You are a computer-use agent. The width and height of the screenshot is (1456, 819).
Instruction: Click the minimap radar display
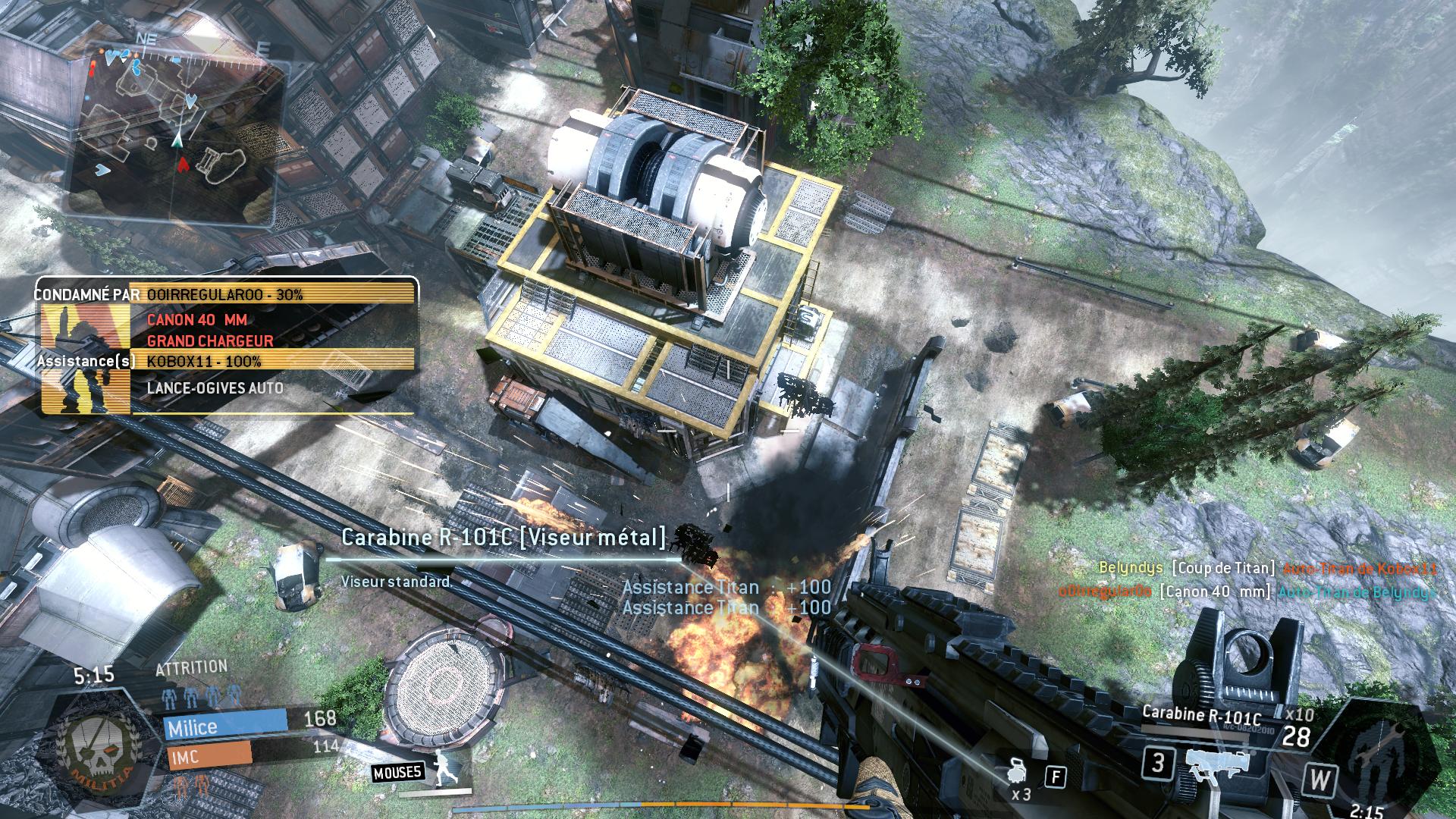(x=176, y=130)
